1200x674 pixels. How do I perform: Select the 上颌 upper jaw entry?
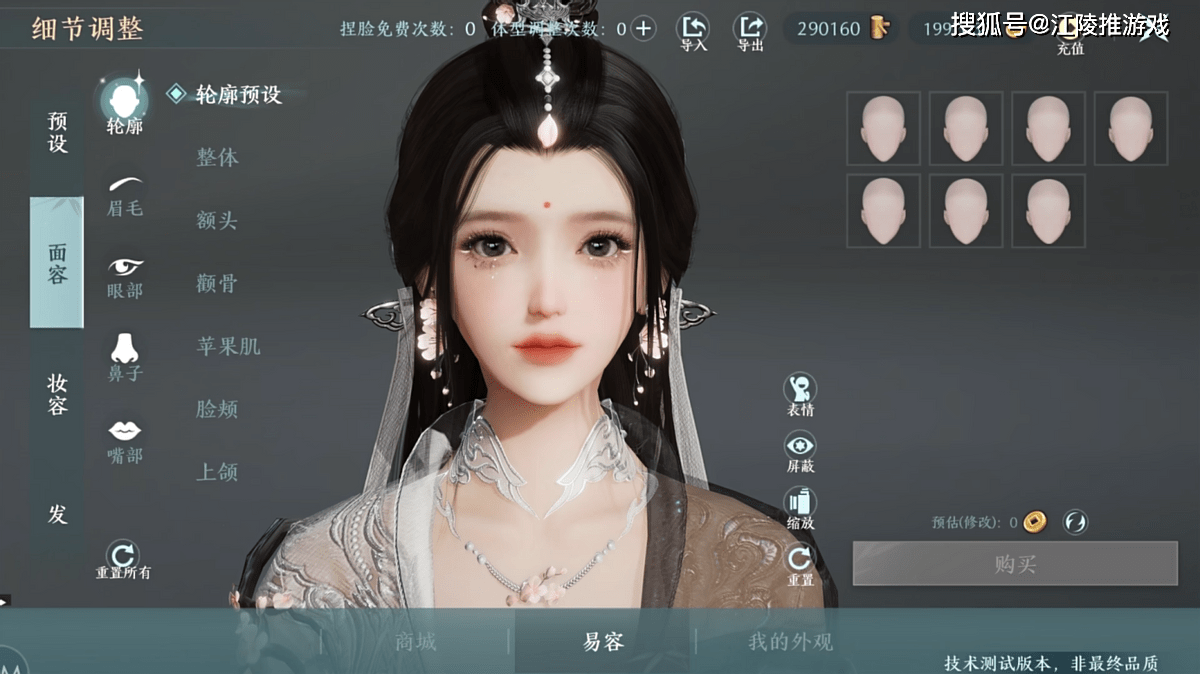click(217, 472)
